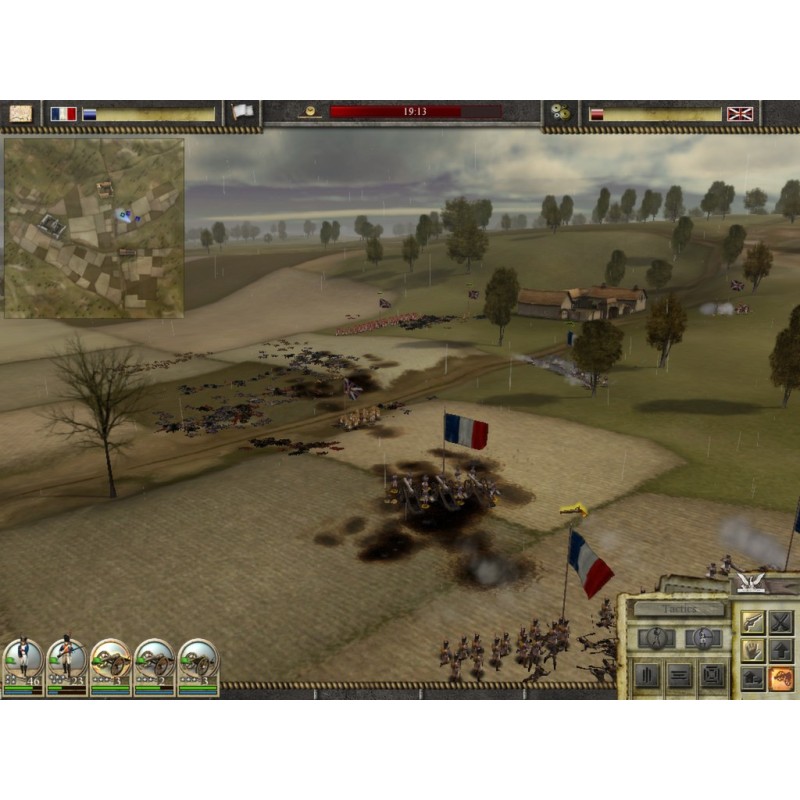The width and height of the screenshot is (800, 800).
Task: Select the infantry unit card showing 46
Action: [23, 667]
